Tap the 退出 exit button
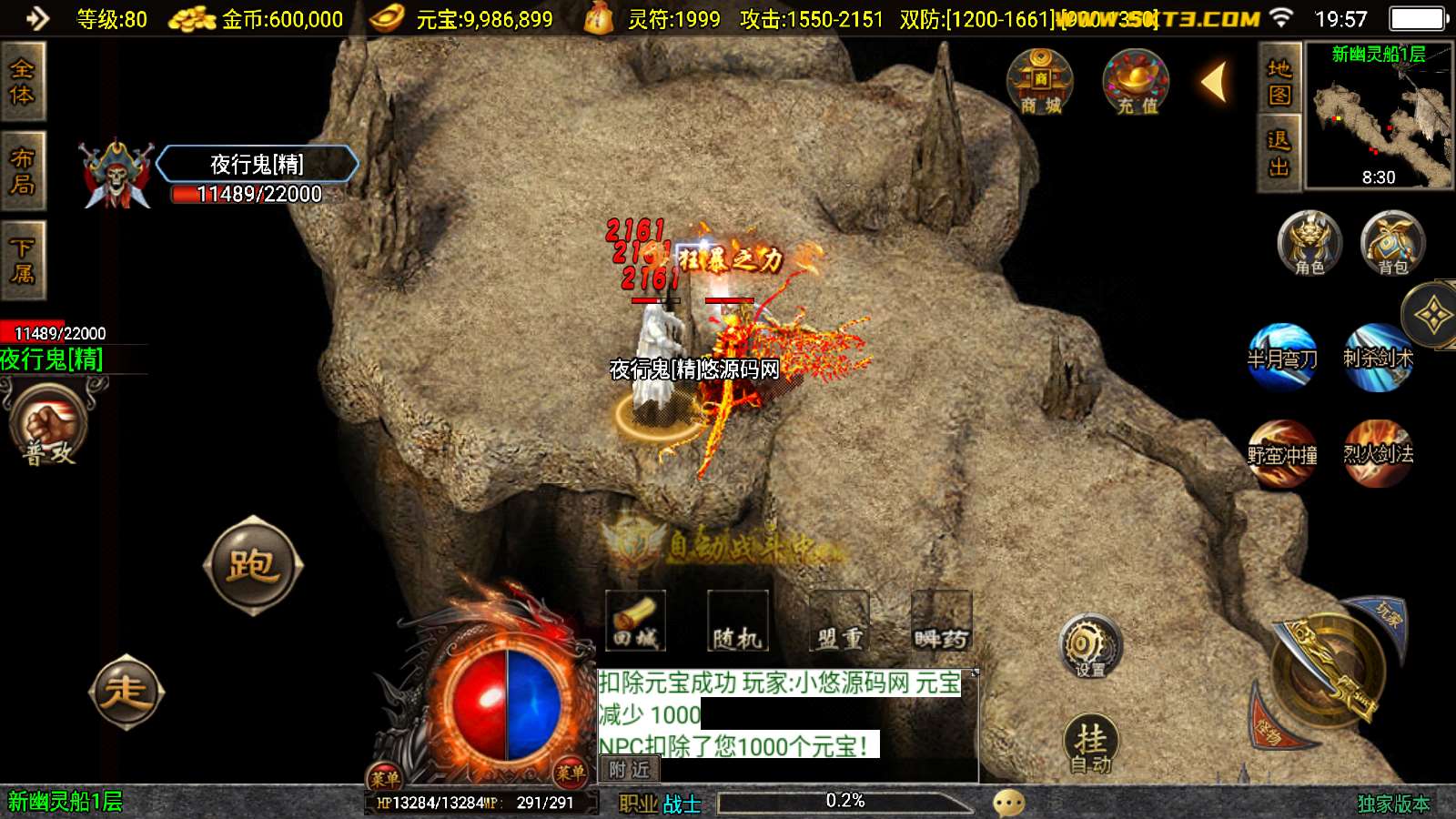The height and width of the screenshot is (819, 1456). pyautogui.click(x=1279, y=153)
